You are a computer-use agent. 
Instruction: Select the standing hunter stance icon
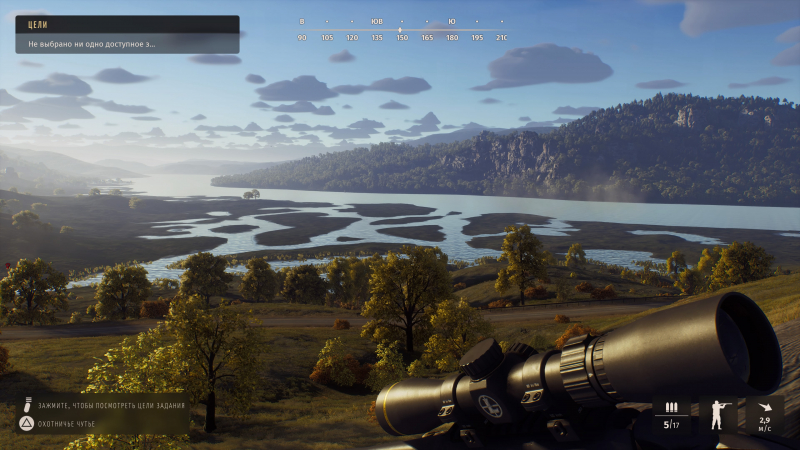pos(717,414)
